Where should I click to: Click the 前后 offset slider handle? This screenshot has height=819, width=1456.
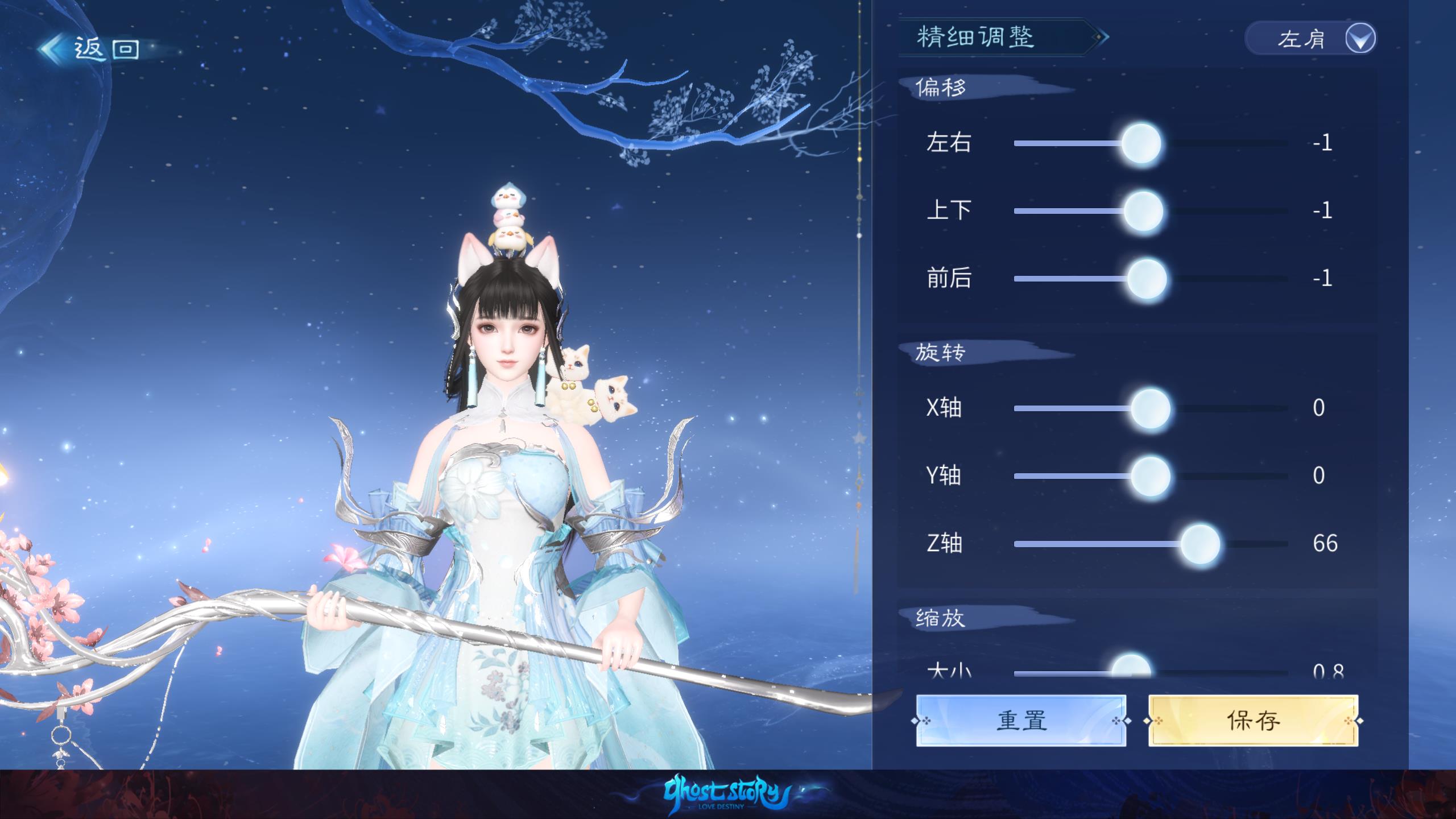(1147, 279)
